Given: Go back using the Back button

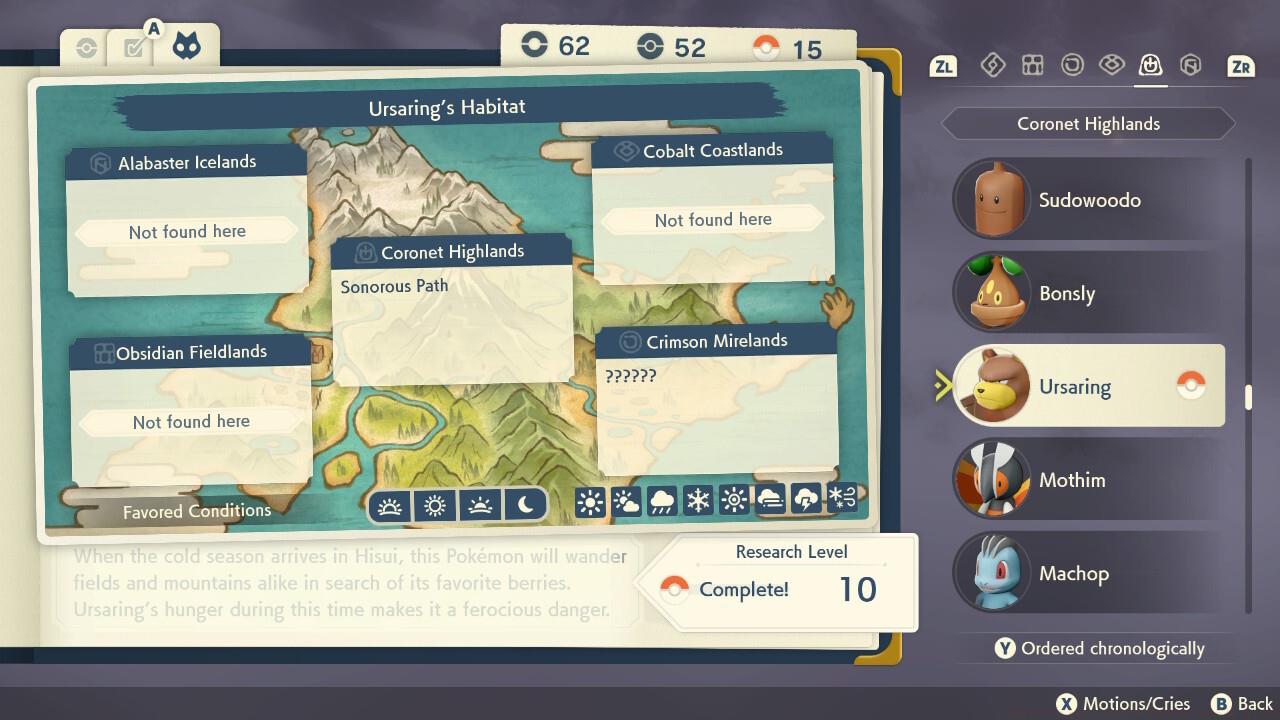Looking at the screenshot, I should pyautogui.click(x=1243, y=704).
